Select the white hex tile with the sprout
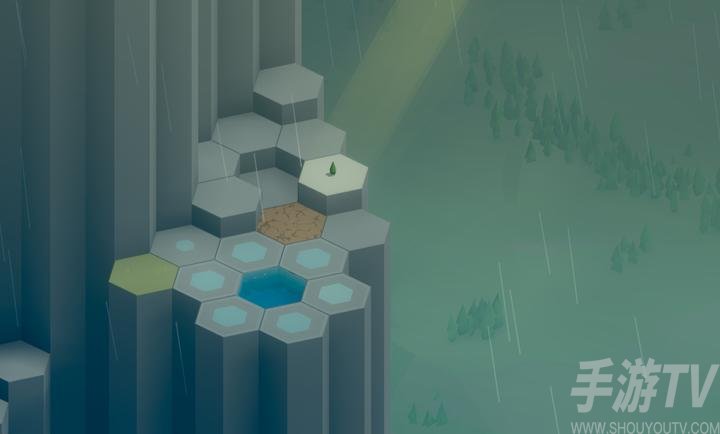 tap(333, 172)
